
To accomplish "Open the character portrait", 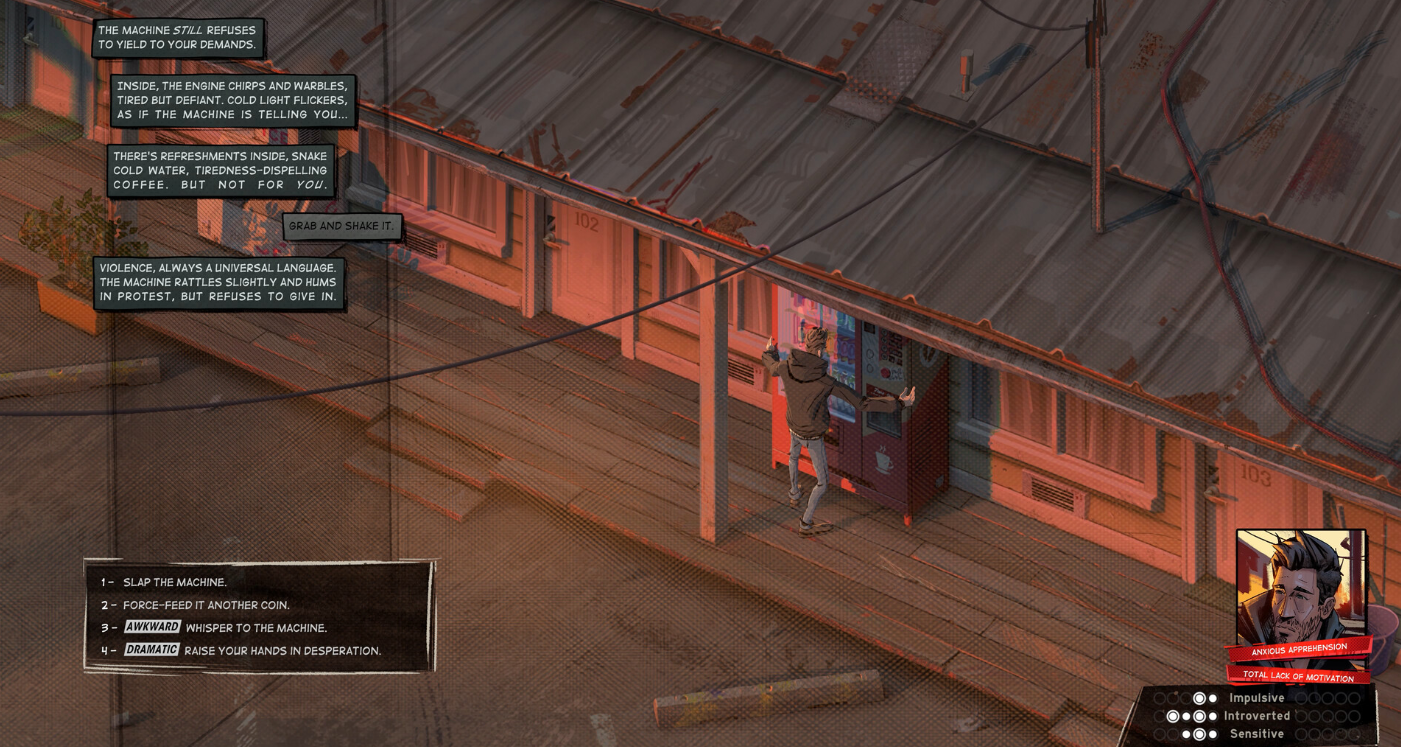I will pos(1299,588).
